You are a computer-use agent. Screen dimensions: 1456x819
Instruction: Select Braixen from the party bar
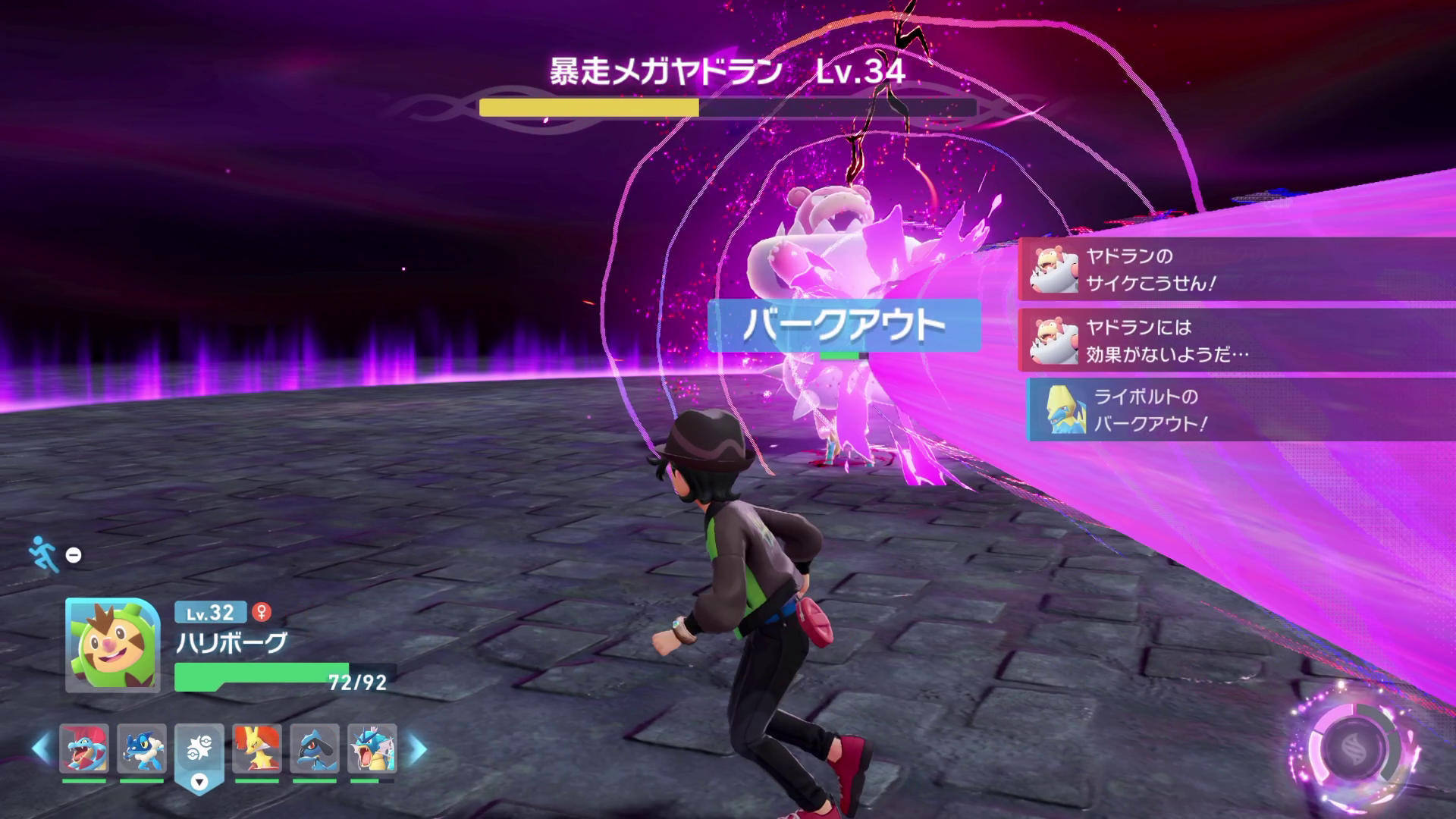click(x=257, y=748)
